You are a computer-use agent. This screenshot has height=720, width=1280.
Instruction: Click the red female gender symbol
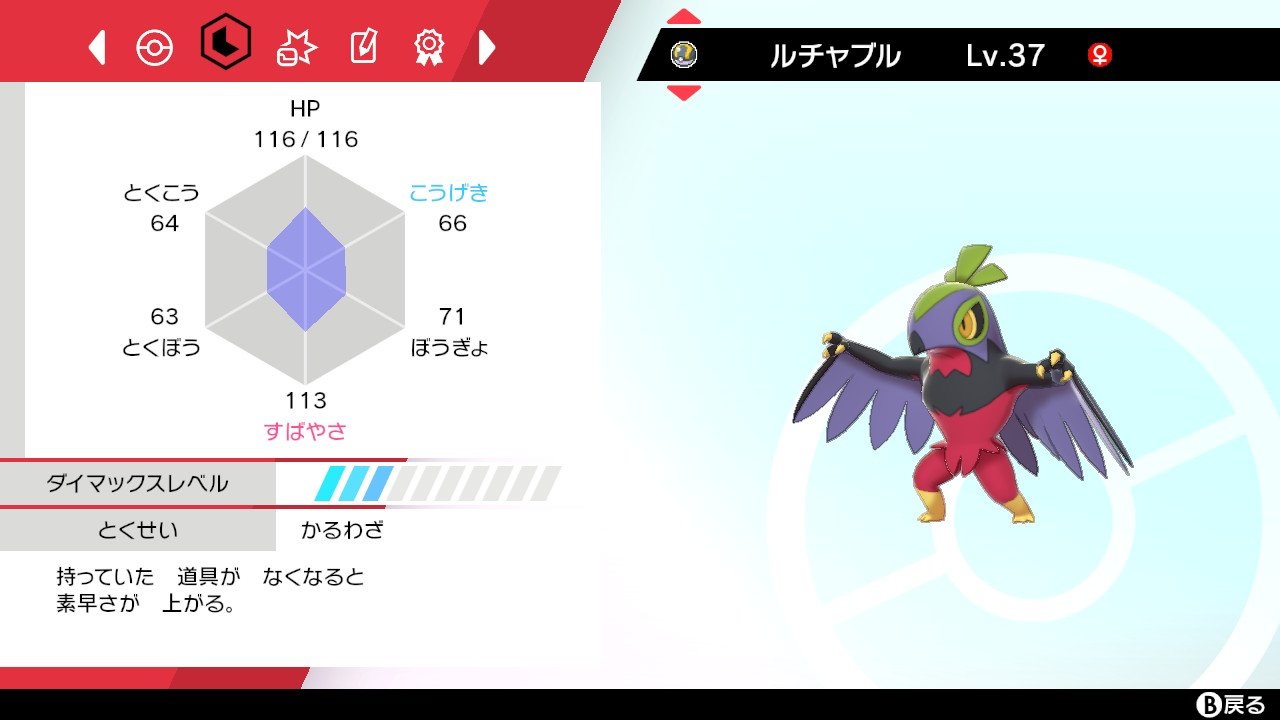[x=1100, y=57]
